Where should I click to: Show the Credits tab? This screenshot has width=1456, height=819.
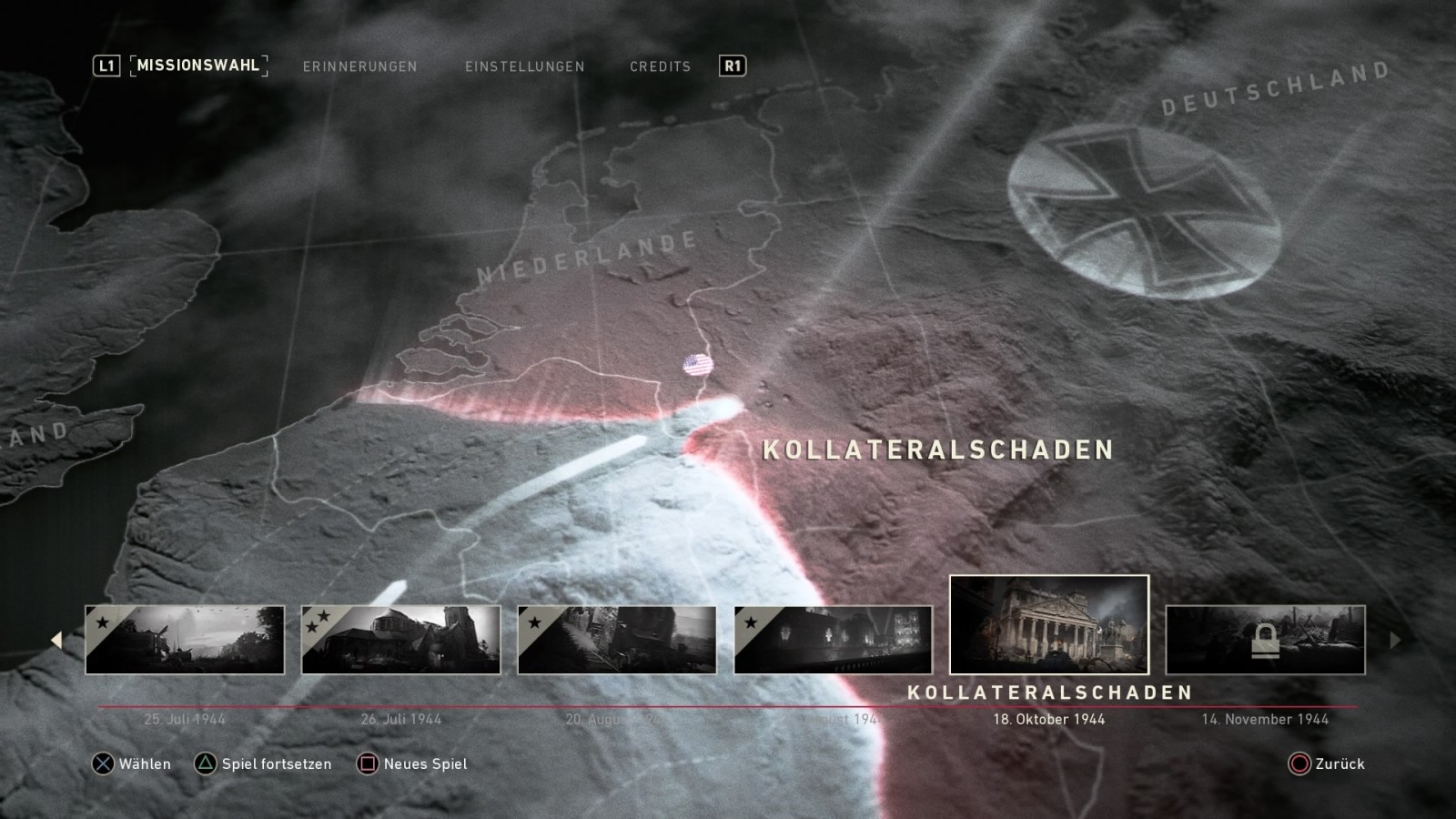[660, 66]
